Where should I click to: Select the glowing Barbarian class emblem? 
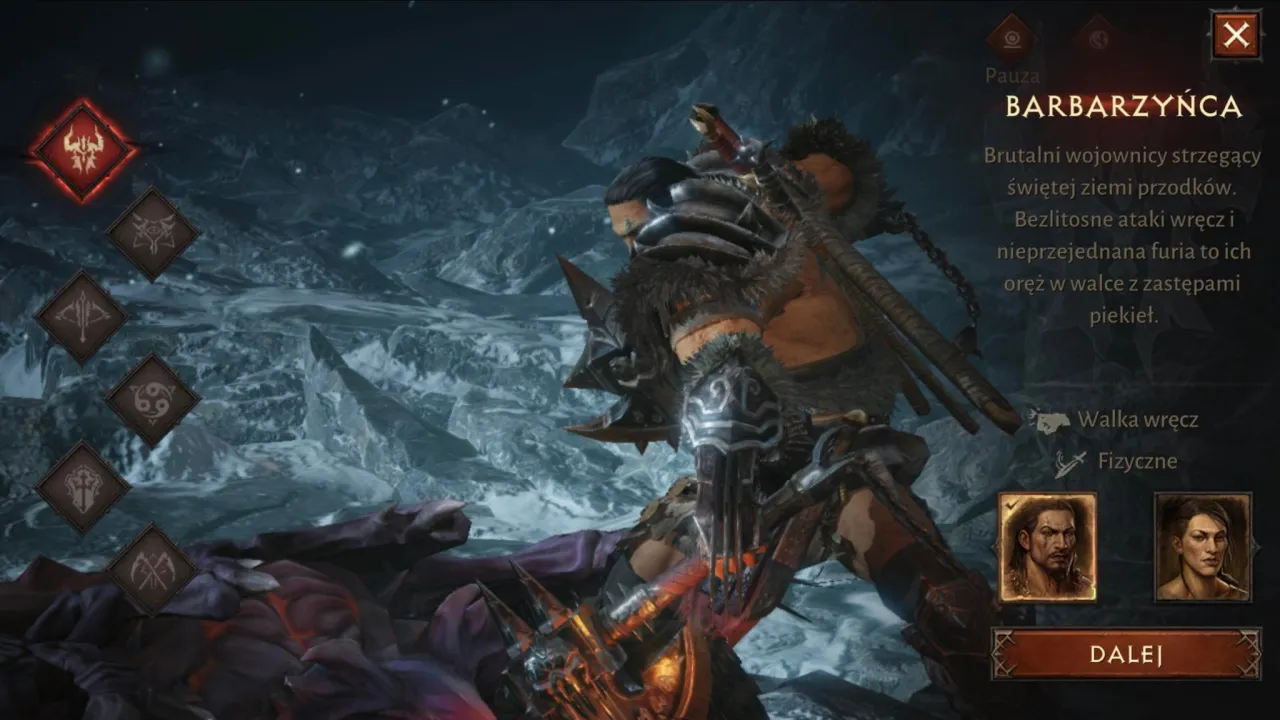(x=85, y=155)
